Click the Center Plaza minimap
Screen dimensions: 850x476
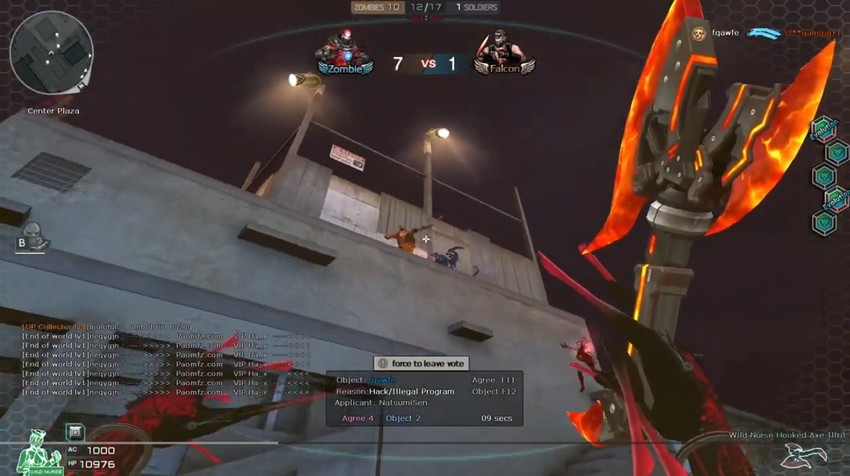(52, 51)
